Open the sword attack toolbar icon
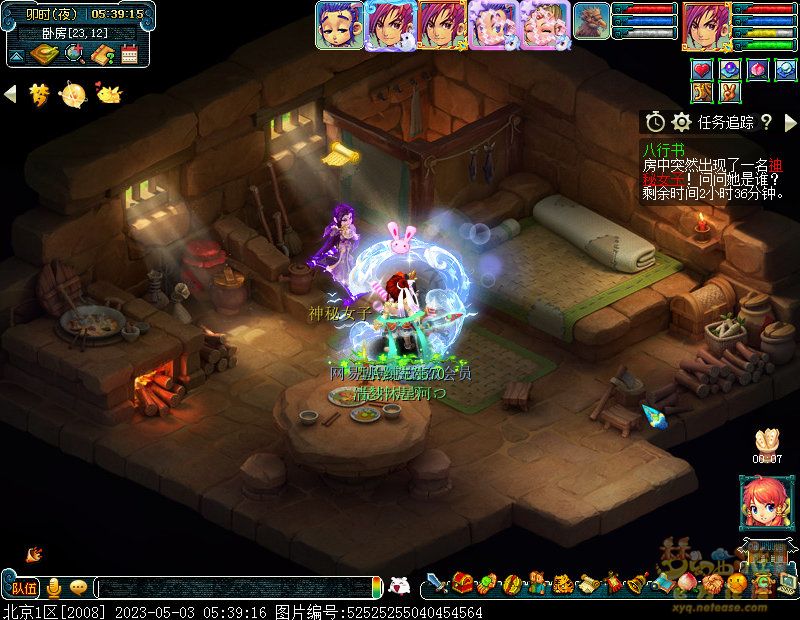 click(x=437, y=583)
